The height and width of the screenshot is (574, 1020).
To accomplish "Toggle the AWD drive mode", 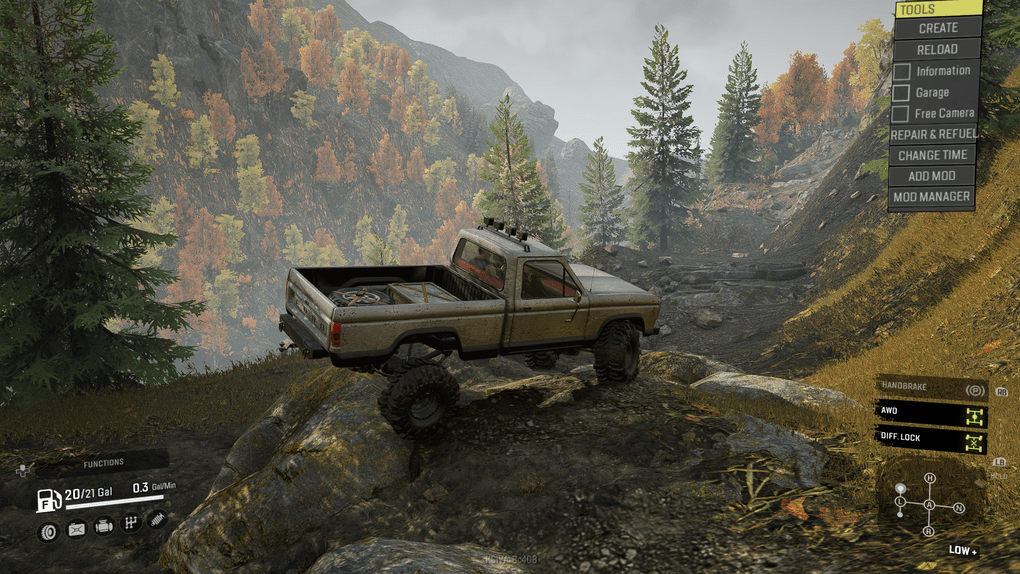I will (x=930, y=412).
